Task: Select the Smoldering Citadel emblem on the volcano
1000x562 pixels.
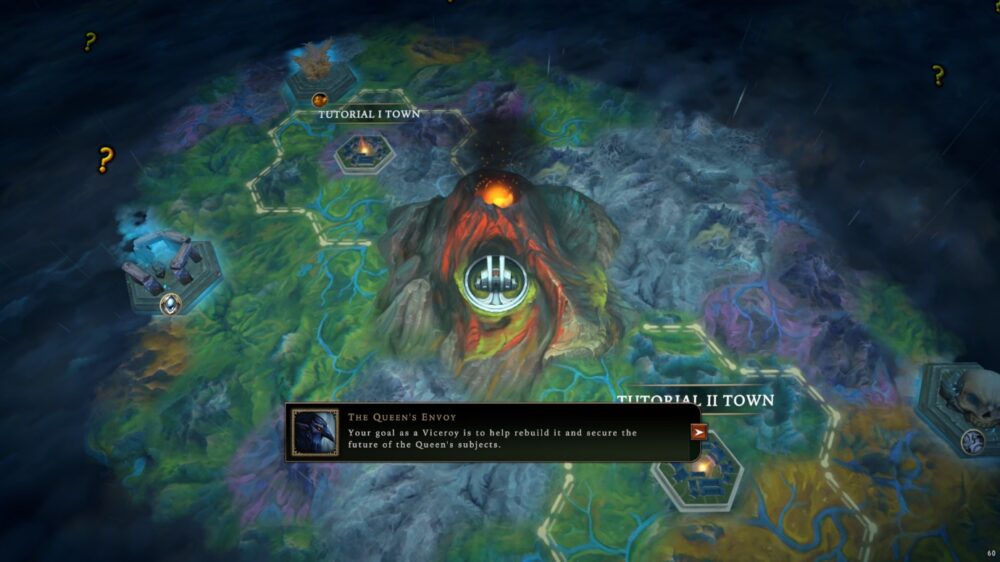Action: (x=490, y=278)
